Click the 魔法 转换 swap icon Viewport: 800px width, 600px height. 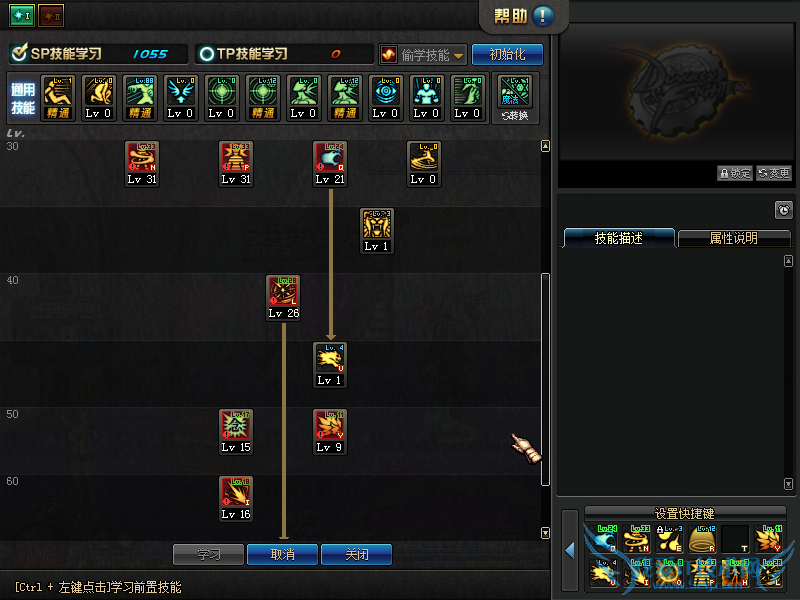515,98
